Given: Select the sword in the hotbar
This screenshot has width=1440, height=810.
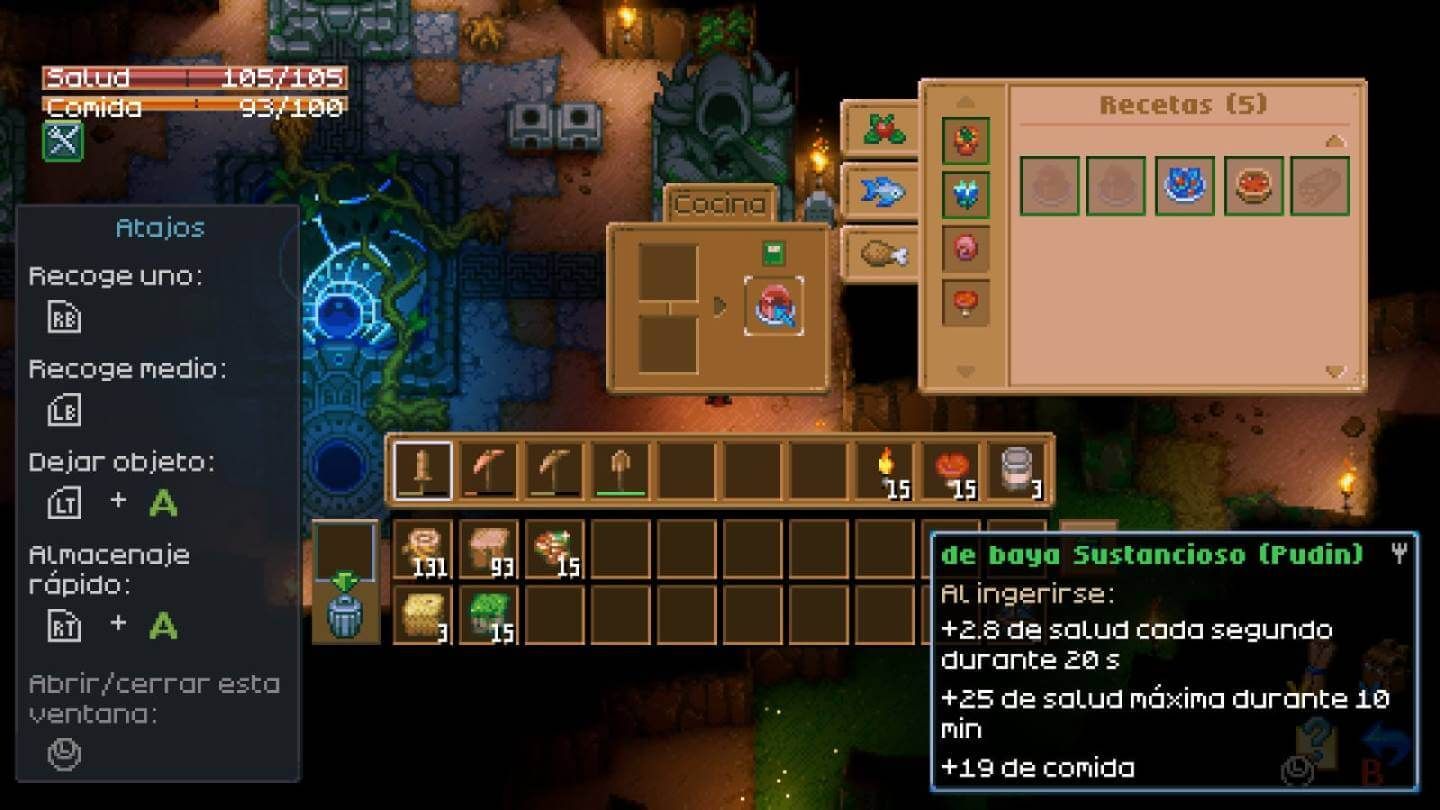Looking at the screenshot, I should click(x=424, y=470).
